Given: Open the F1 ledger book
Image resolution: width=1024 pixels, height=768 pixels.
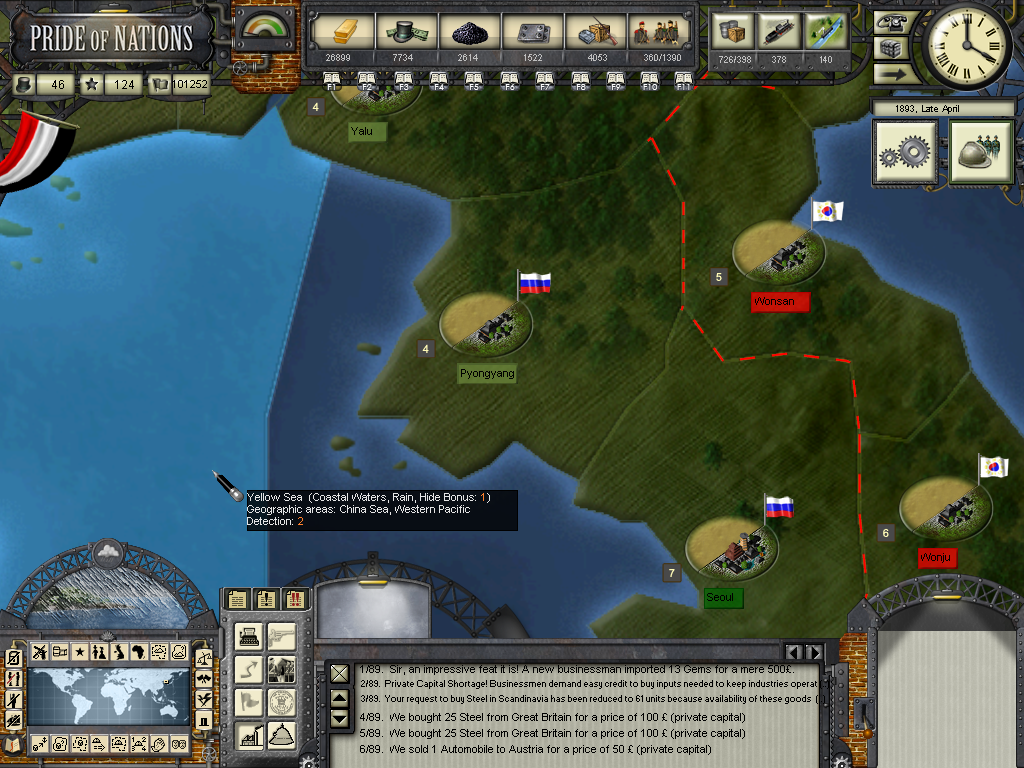Looking at the screenshot, I should (x=333, y=80).
